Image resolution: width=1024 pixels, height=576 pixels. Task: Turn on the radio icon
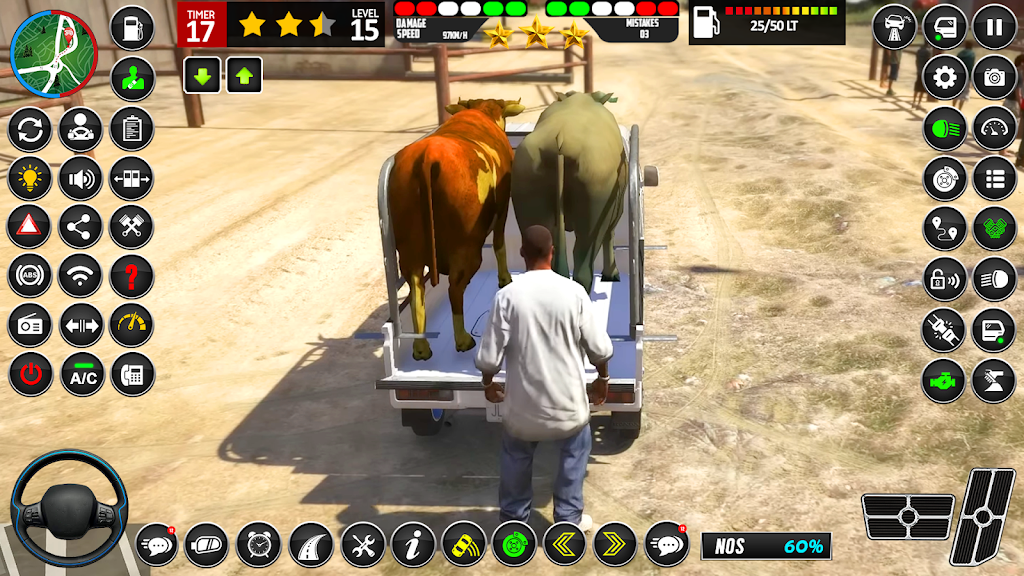30,325
